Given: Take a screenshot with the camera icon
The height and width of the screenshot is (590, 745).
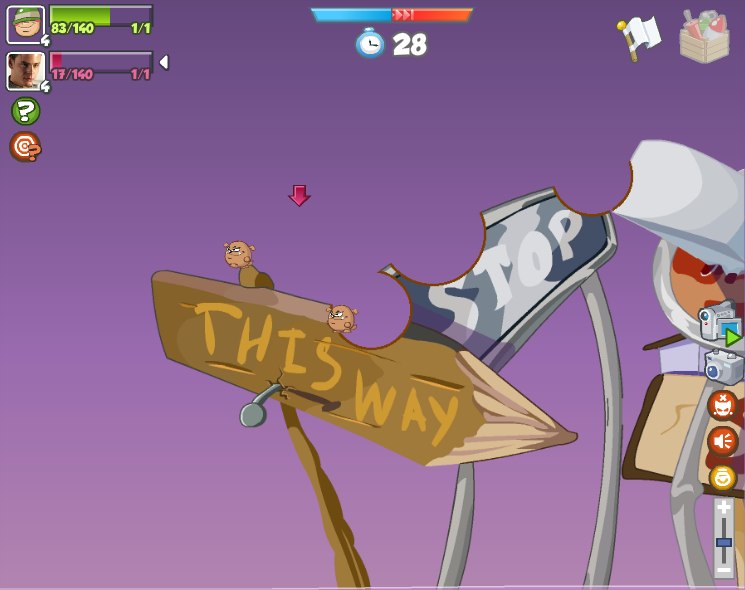Looking at the screenshot, I should pos(724,367).
